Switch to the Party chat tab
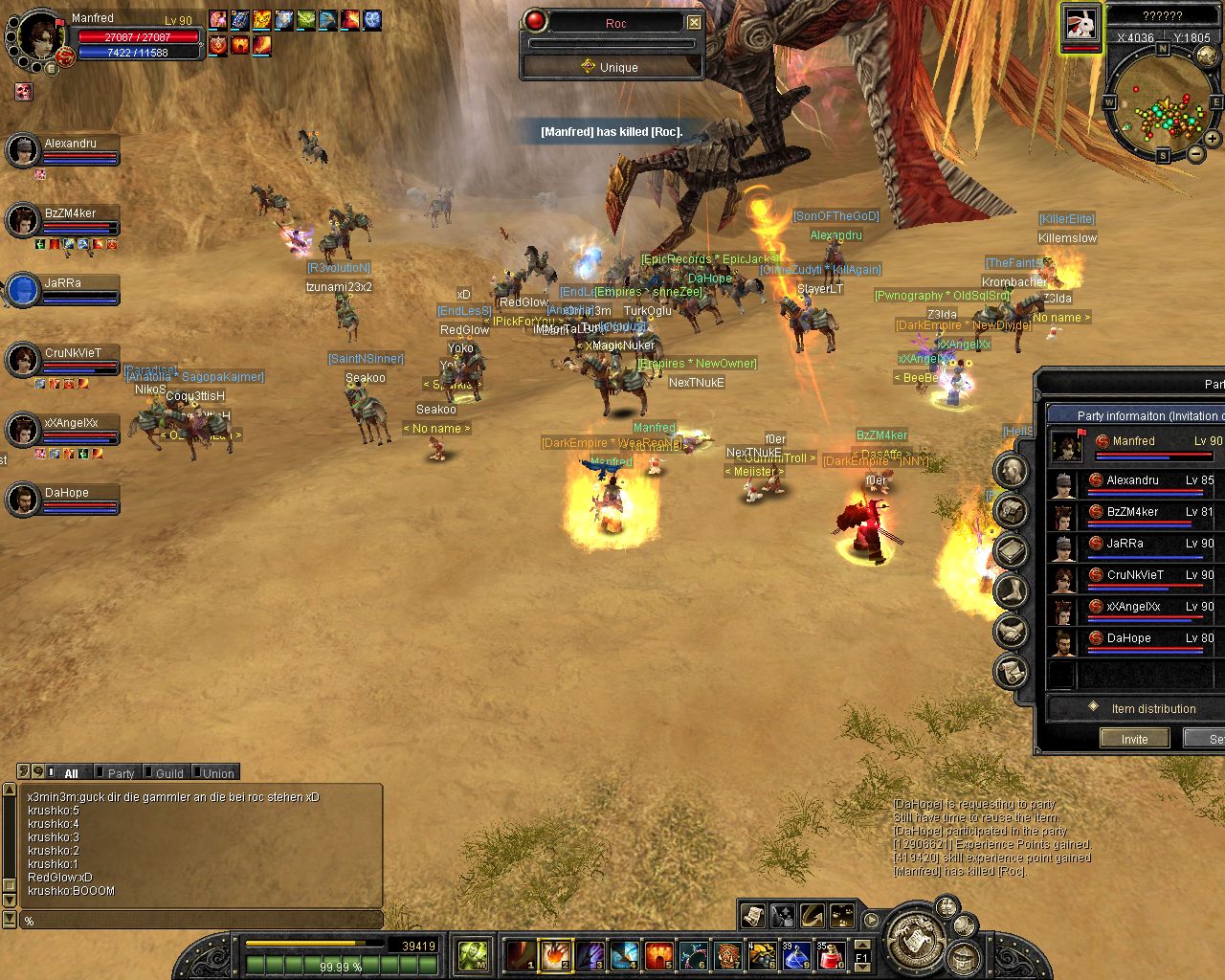 coord(120,773)
